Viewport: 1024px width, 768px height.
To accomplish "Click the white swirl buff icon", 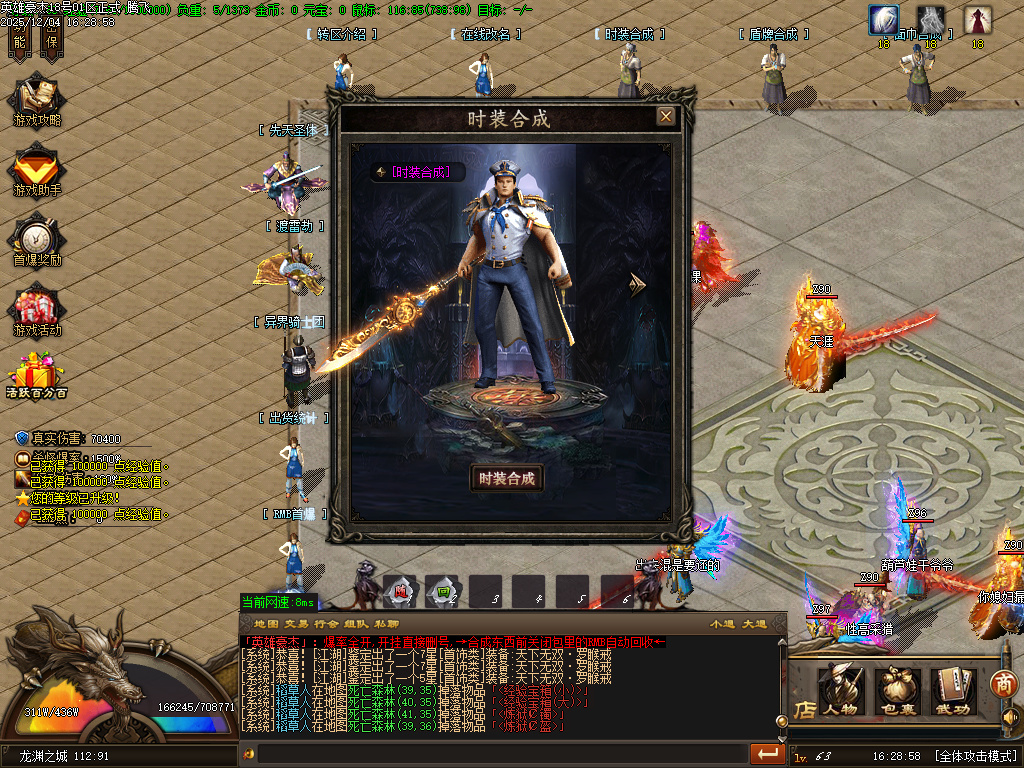I will (883, 20).
